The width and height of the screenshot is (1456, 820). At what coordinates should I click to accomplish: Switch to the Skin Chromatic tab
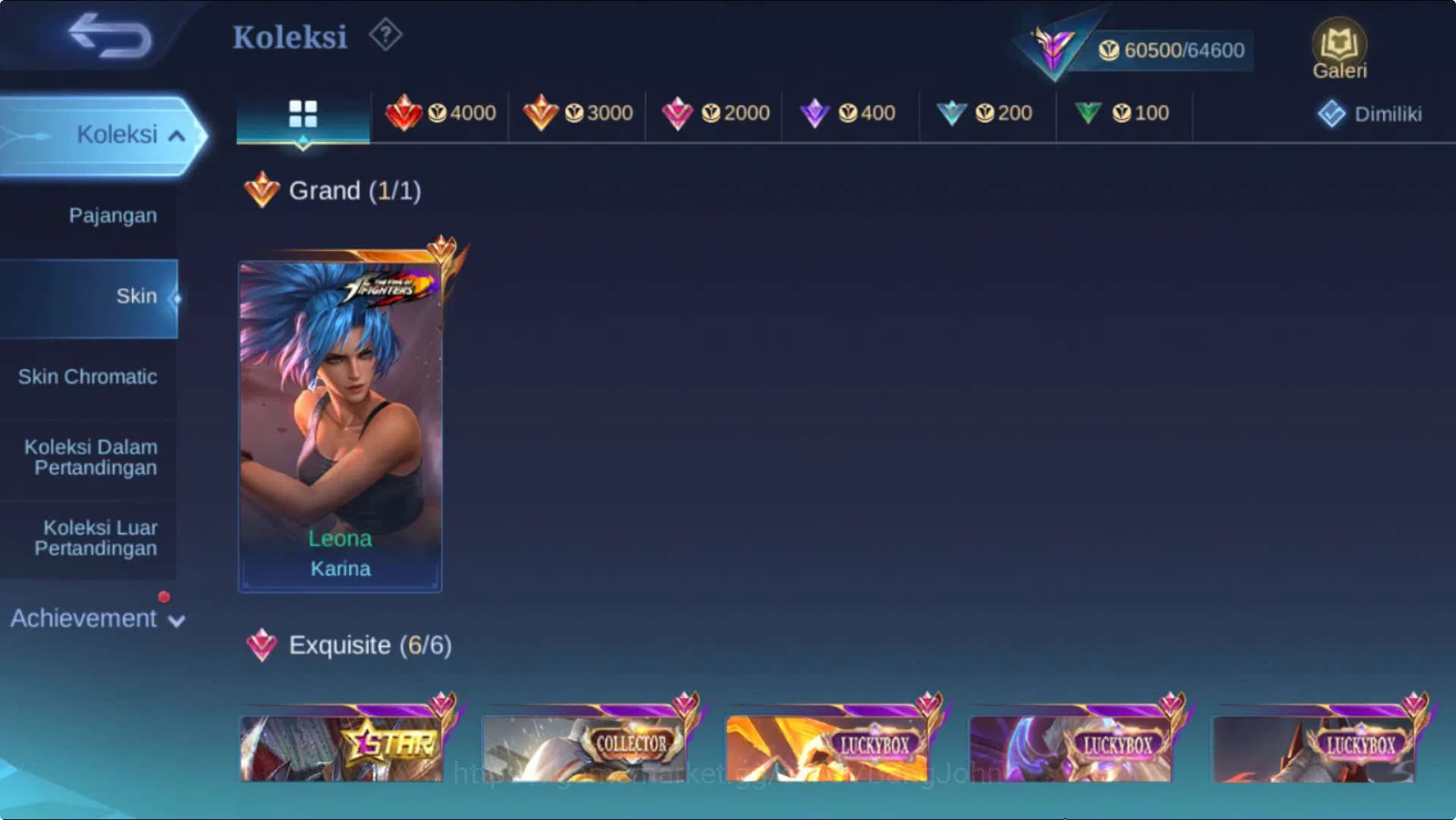89,377
